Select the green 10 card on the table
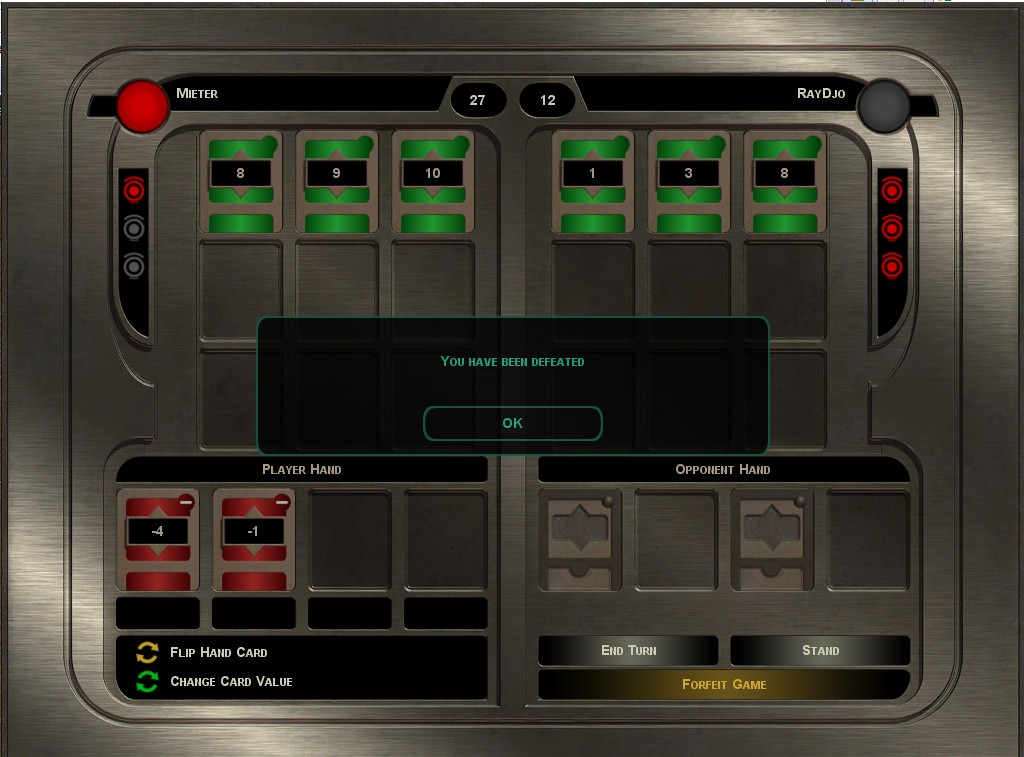The height and width of the screenshot is (757, 1024). click(x=432, y=182)
